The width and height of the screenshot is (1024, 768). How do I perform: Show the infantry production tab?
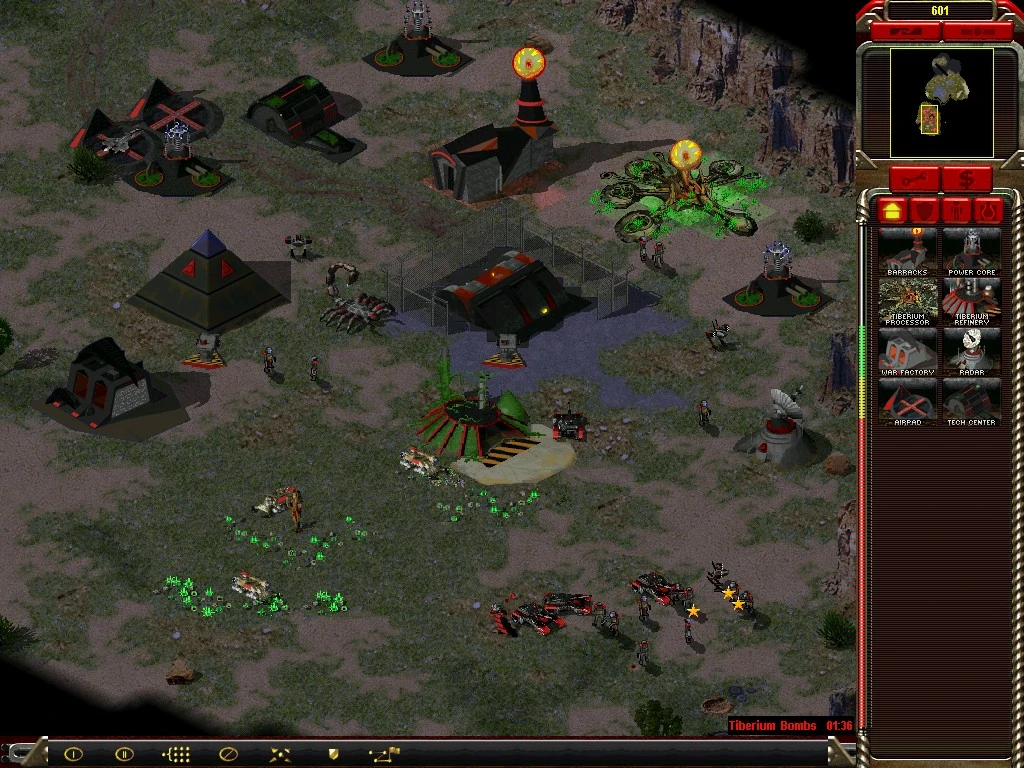[x=958, y=211]
